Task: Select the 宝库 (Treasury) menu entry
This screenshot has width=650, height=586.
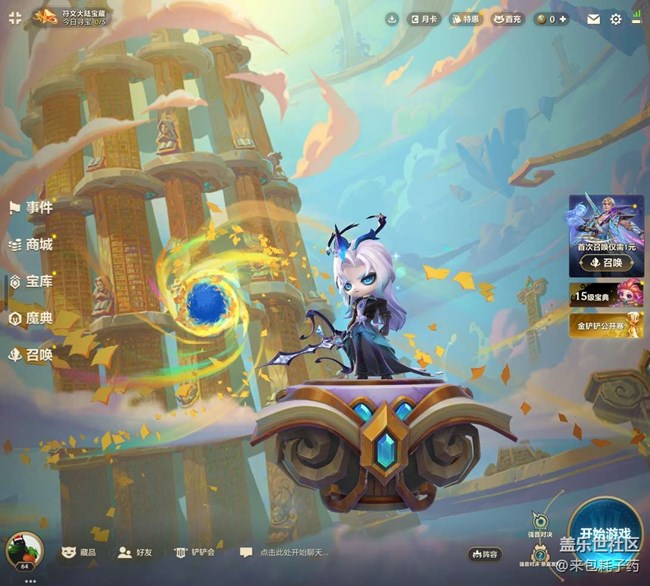Action: click(31, 282)
